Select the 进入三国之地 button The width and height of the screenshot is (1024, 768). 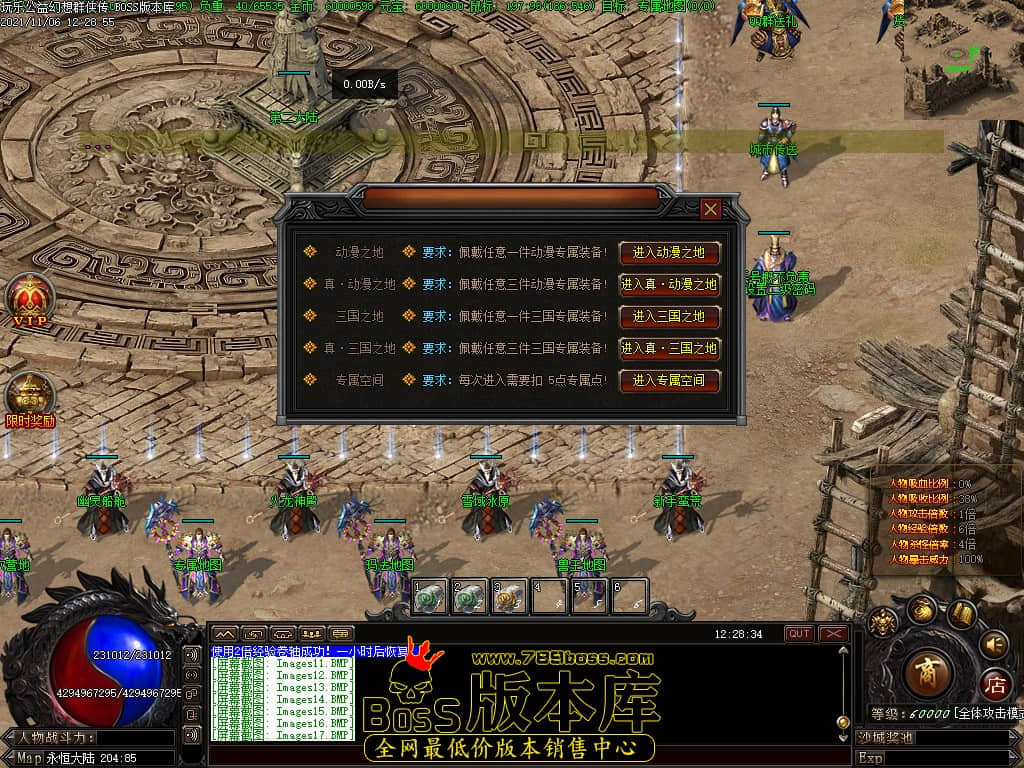(x=669, y=316)
